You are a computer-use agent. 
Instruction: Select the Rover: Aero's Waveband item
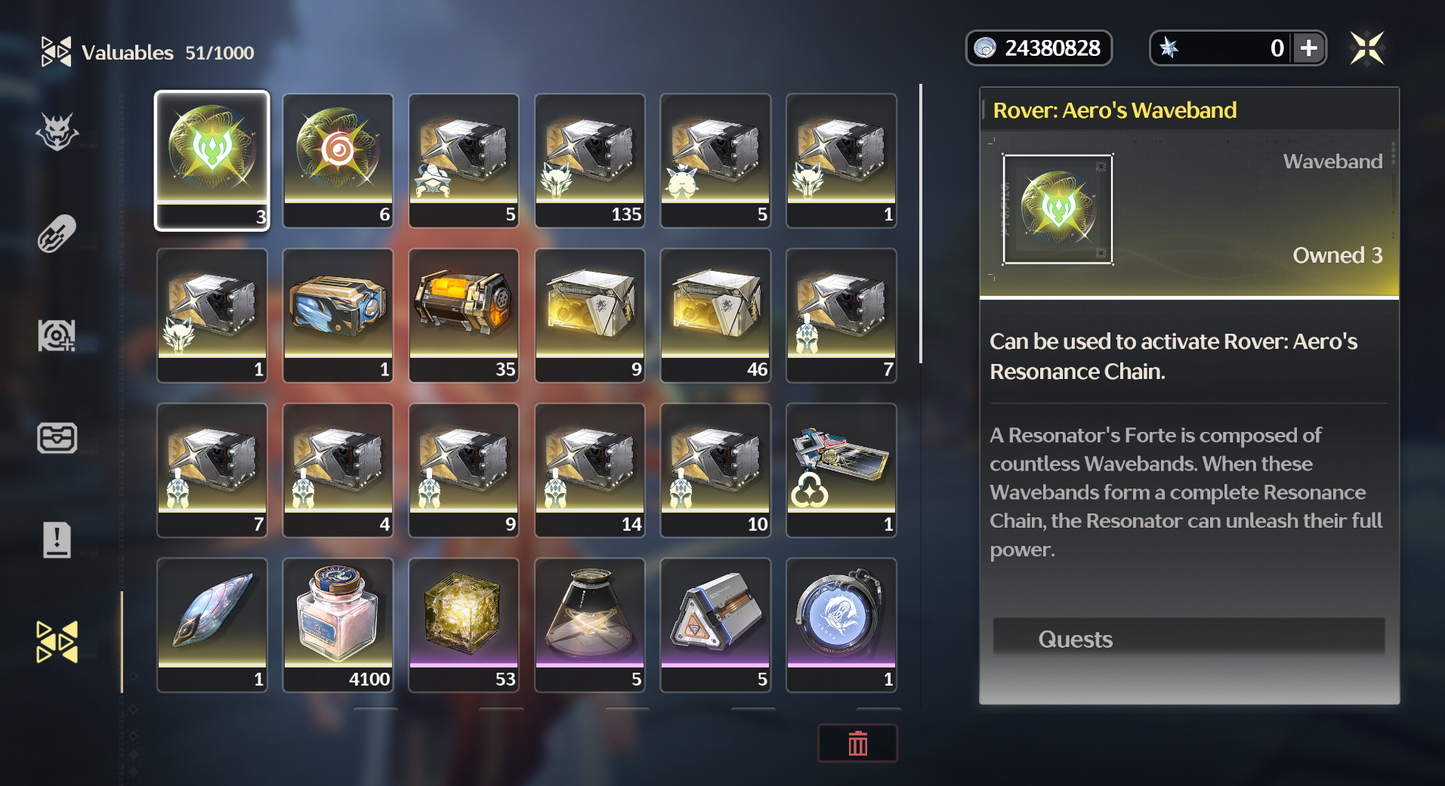coord(212,160)
